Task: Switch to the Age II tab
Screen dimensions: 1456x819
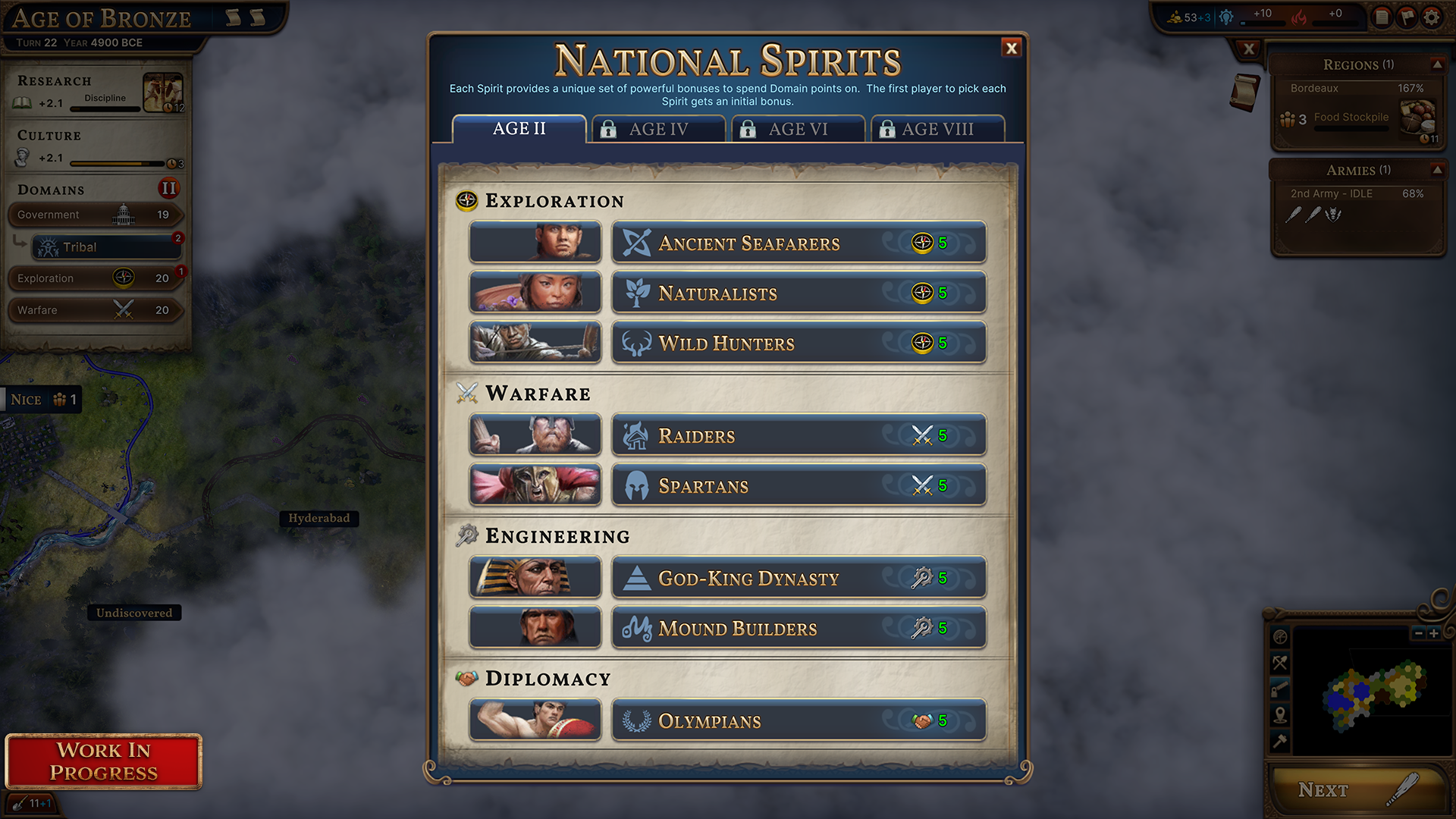Action: [519, 129]
